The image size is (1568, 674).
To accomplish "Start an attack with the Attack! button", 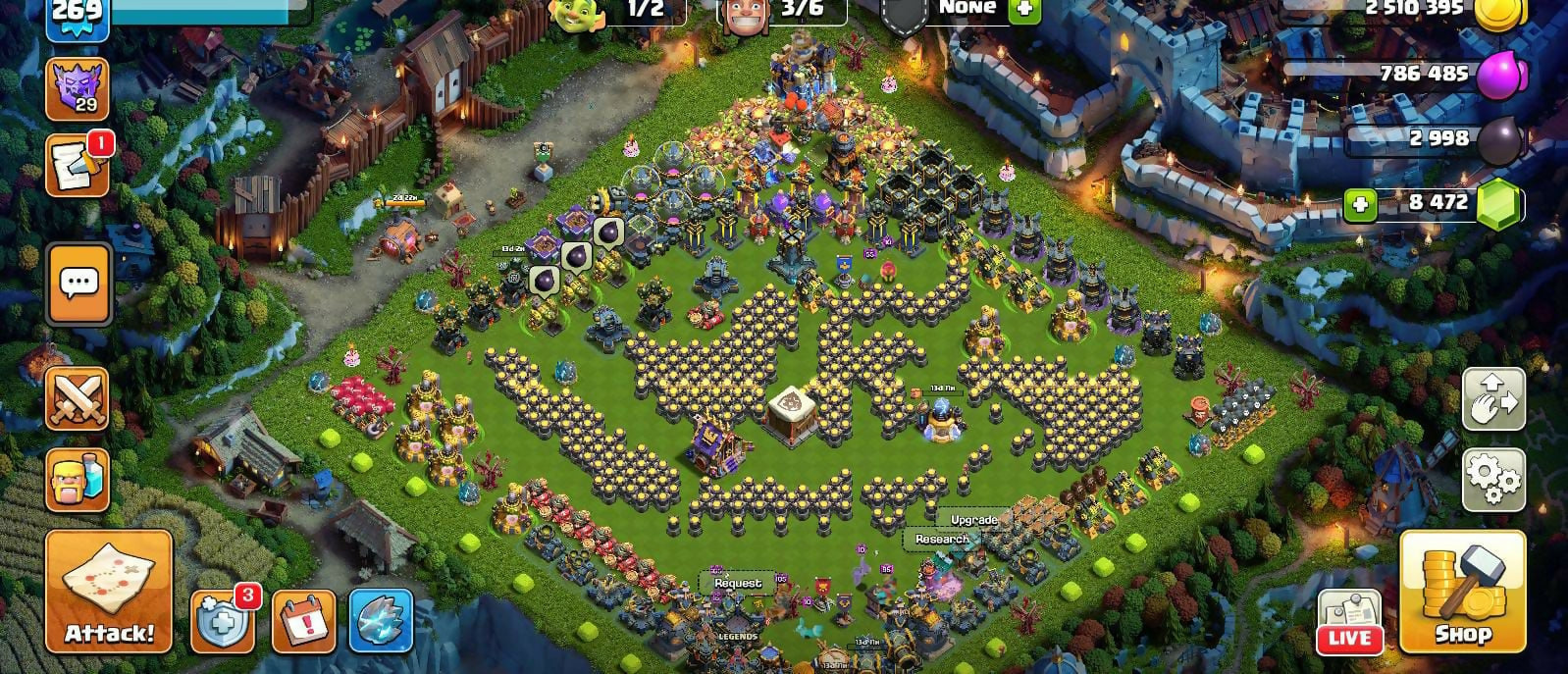I will (109, 592).
